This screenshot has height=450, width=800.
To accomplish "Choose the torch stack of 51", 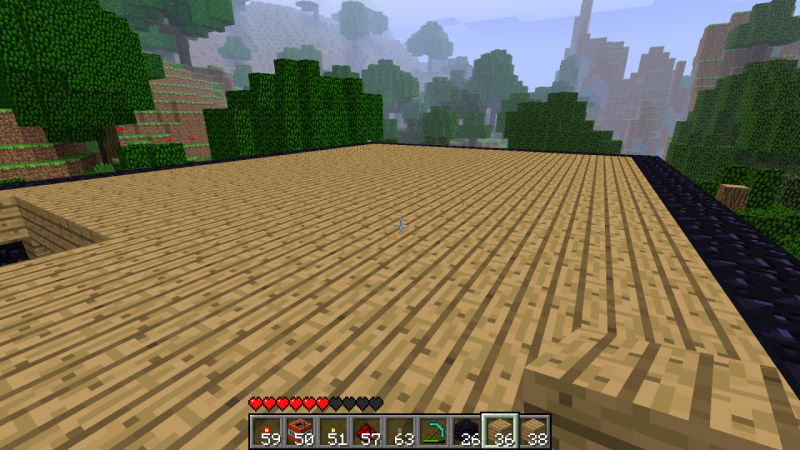I will tap(332, 431).
